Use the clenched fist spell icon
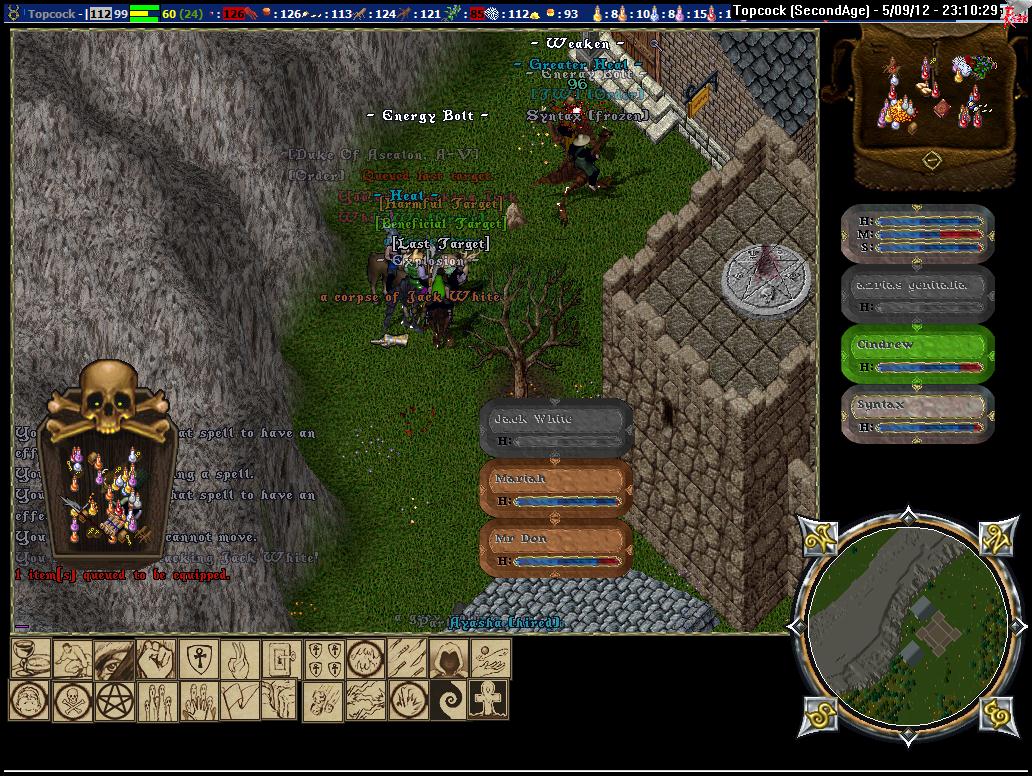The image size is (1032, 776). pyautogui.click(x=155, y=659)
